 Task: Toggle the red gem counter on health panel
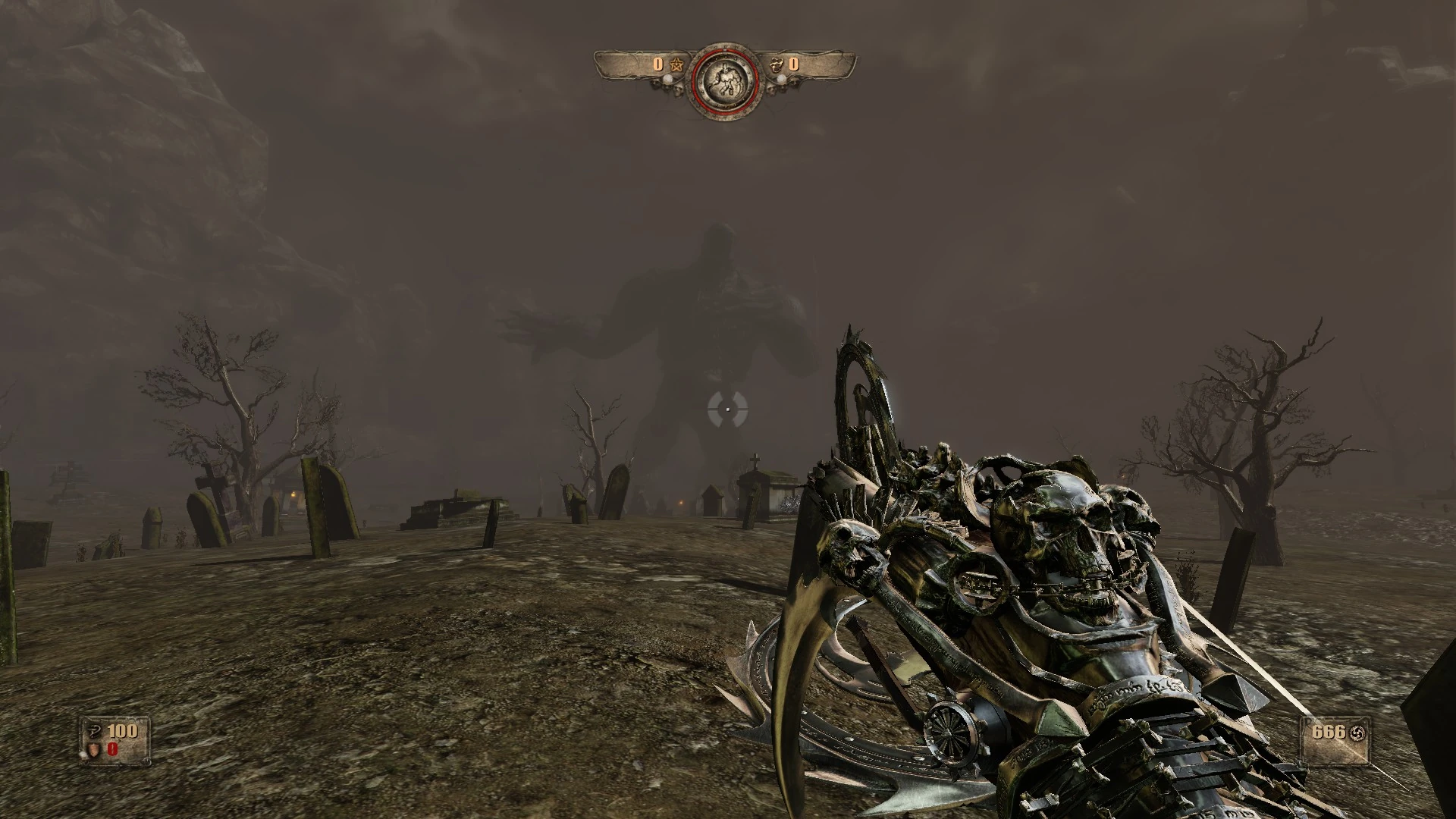(112, 750)
